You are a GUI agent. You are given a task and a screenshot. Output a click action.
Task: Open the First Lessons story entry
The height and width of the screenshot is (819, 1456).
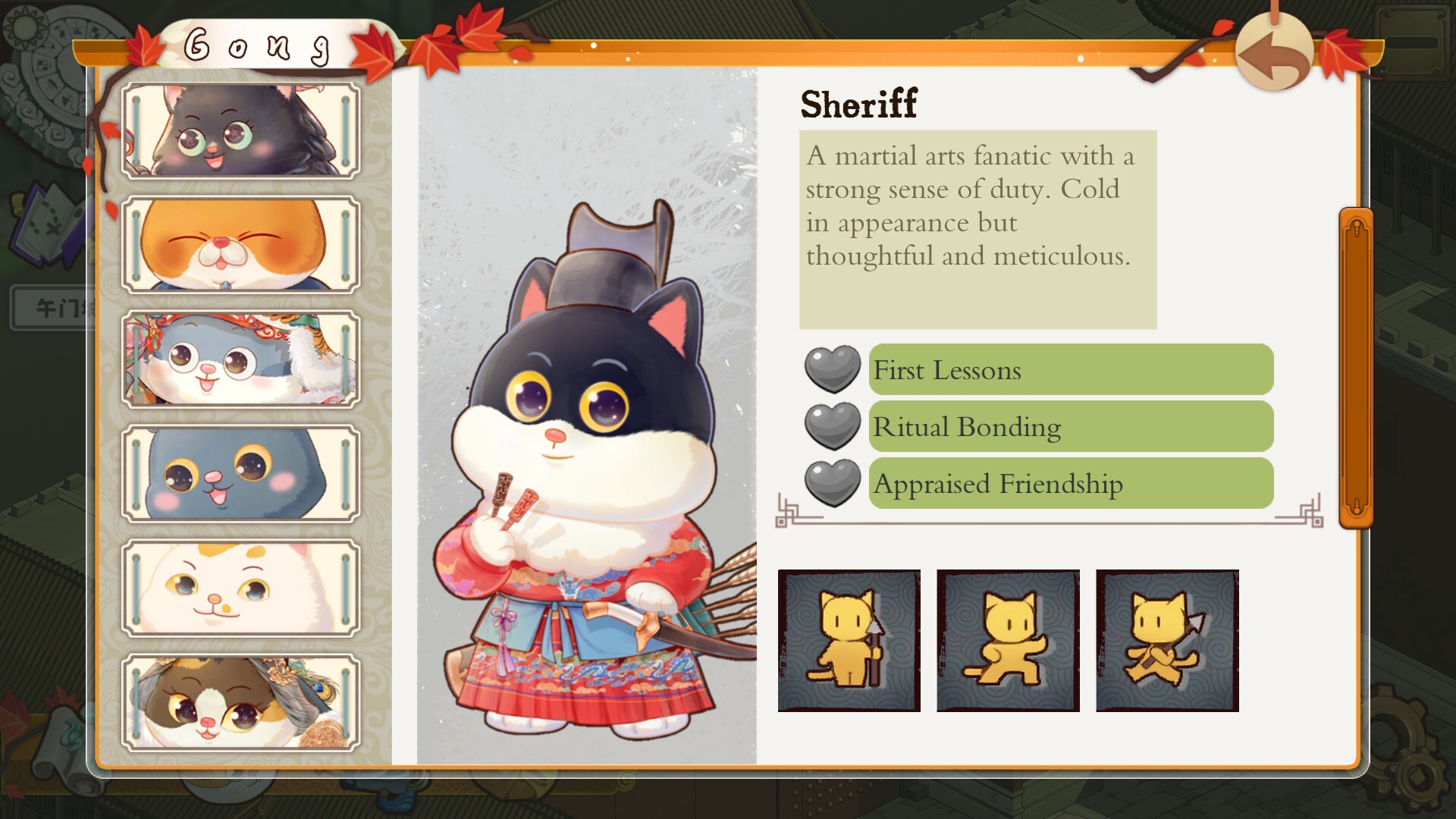point(1070,370)
